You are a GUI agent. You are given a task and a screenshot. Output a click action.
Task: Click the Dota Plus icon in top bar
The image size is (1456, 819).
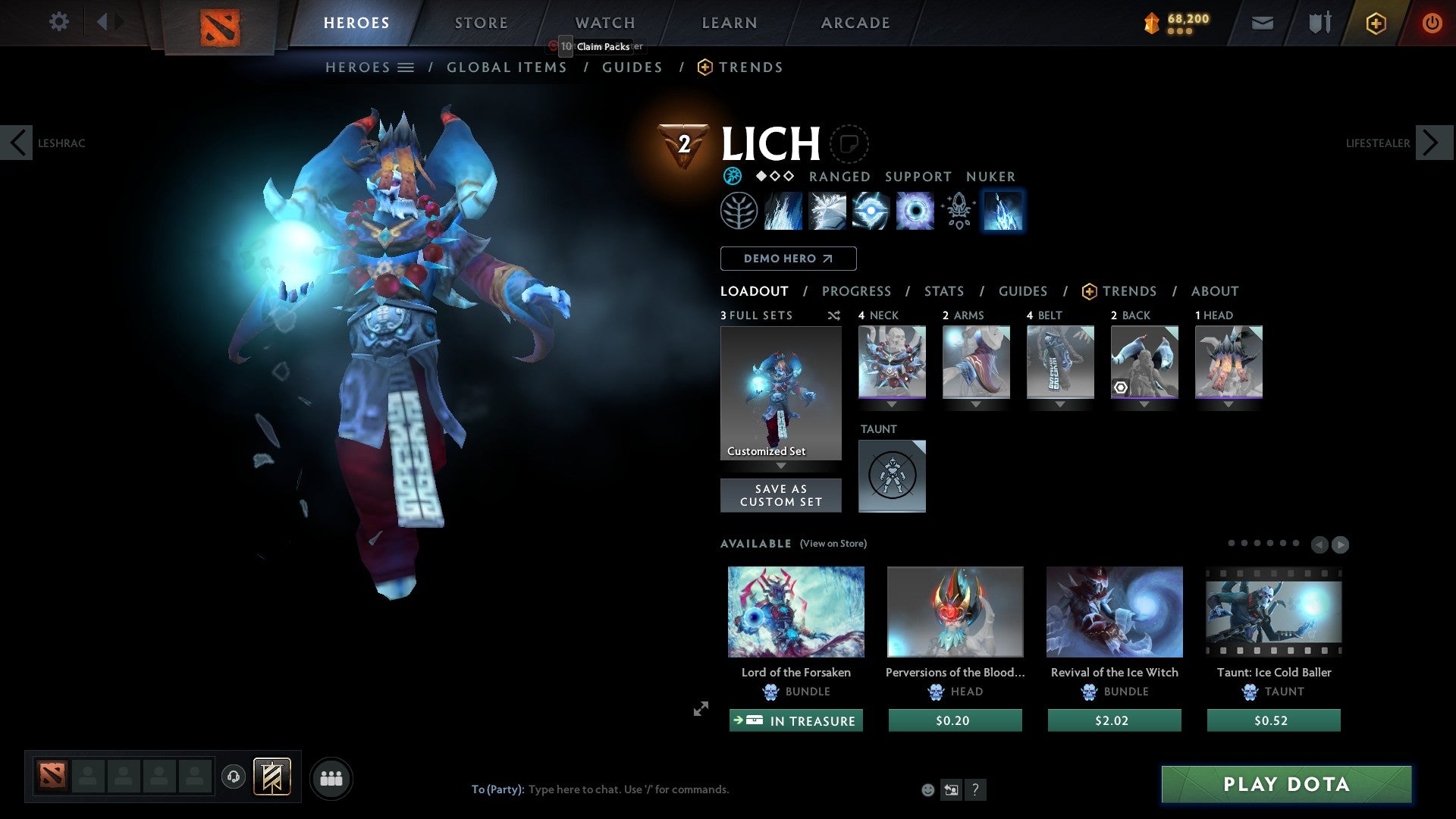coord(1375,22)
